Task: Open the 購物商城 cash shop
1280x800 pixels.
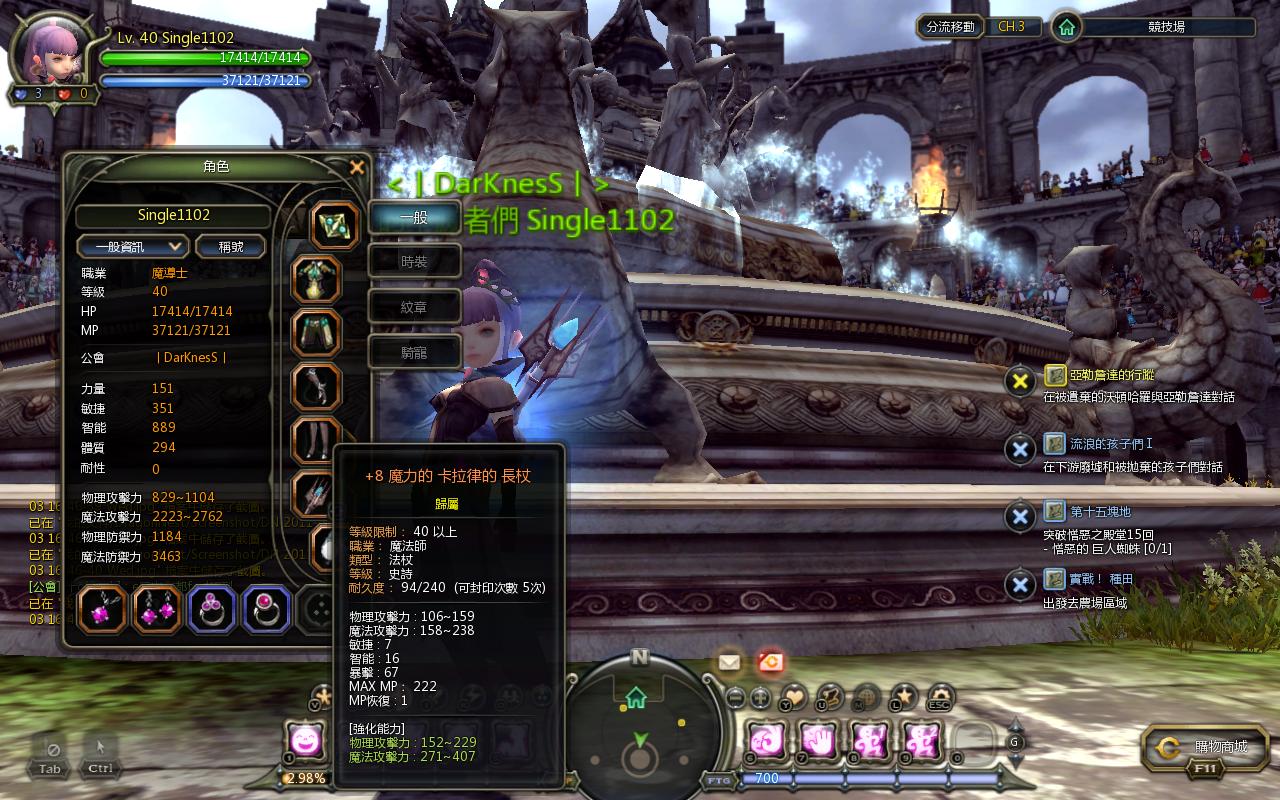Action: click(x=1205, y=747)
